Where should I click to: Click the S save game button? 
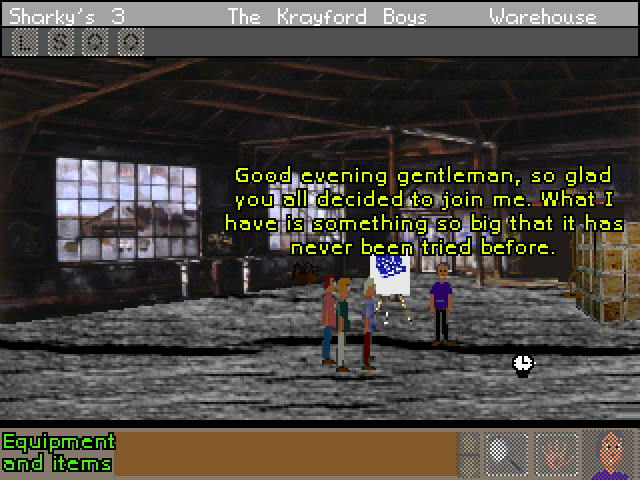[61, 42]
